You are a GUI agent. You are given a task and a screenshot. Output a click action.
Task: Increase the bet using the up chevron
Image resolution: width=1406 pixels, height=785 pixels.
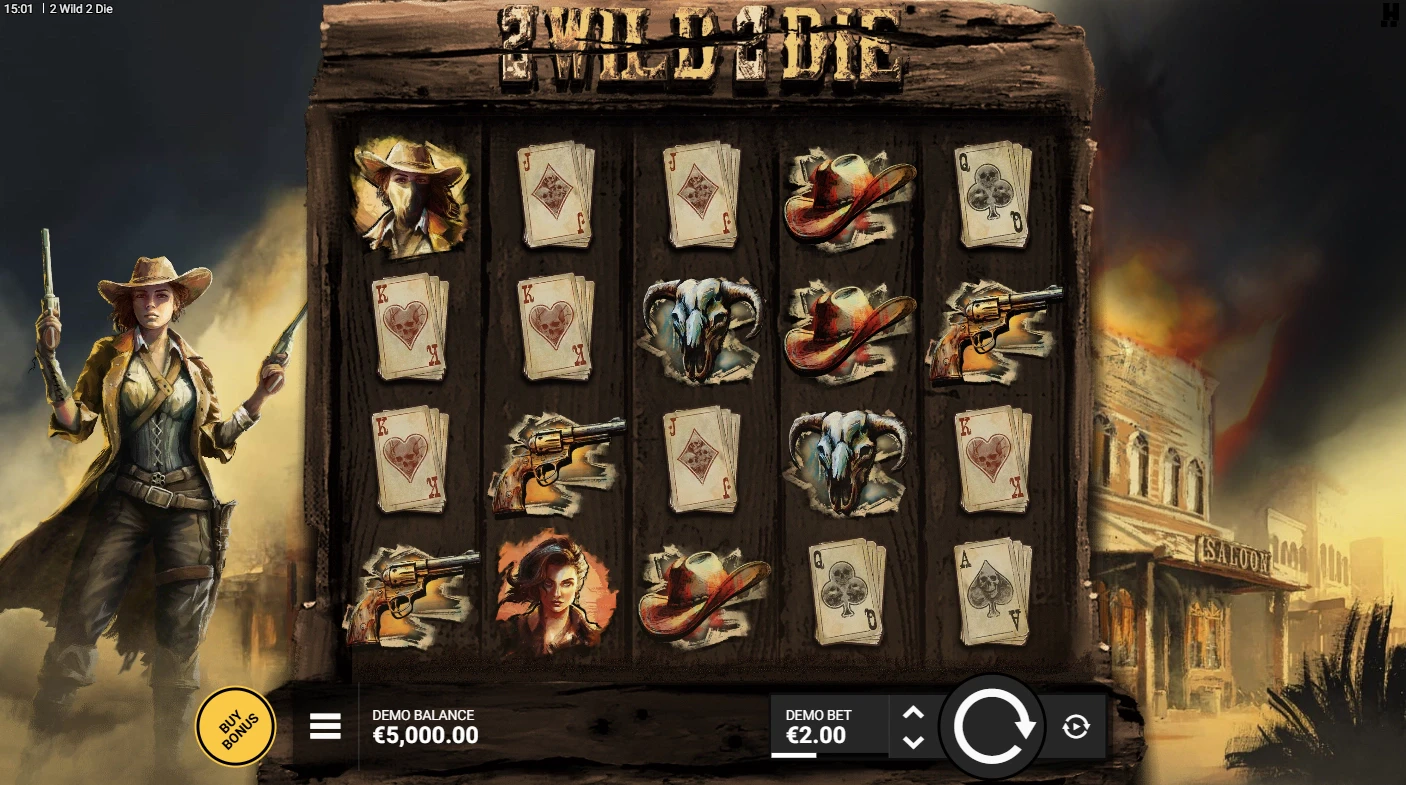pyautogui.click(x=913, y=711)
